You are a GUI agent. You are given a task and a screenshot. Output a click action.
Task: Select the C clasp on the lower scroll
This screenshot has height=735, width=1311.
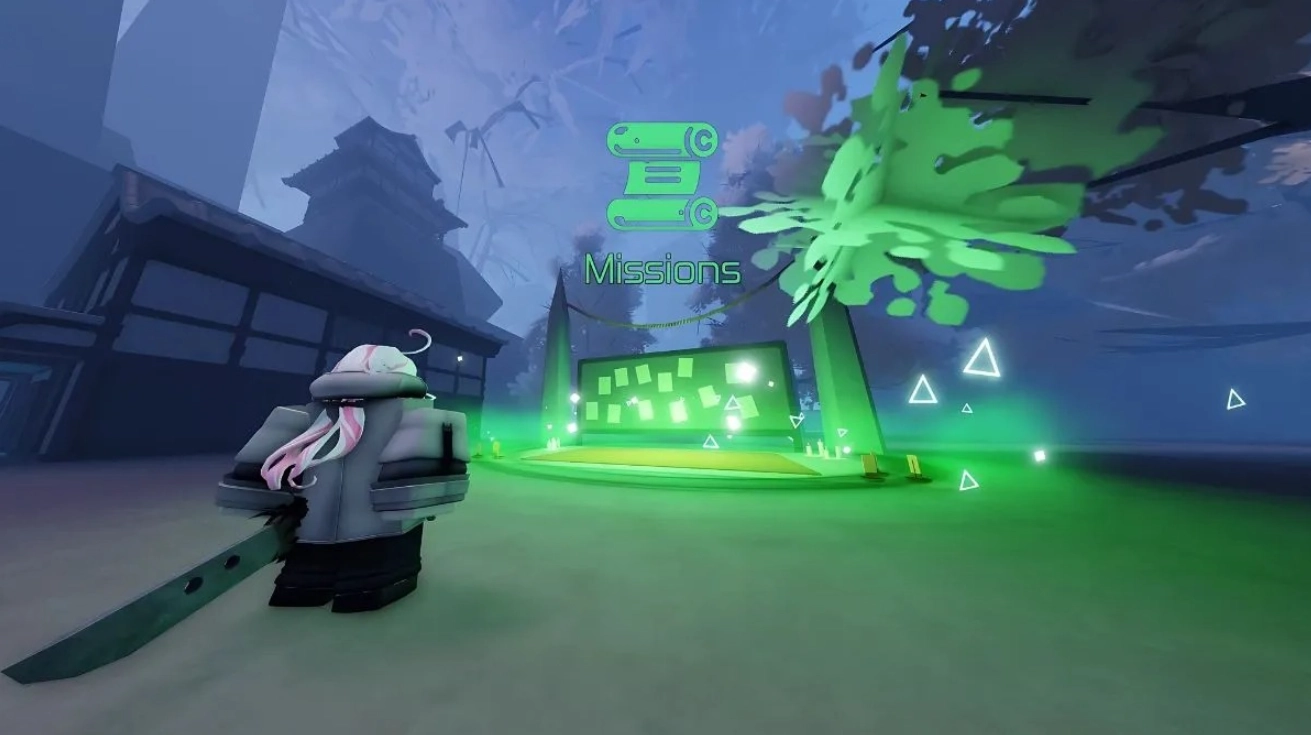(x=706, y=212)
